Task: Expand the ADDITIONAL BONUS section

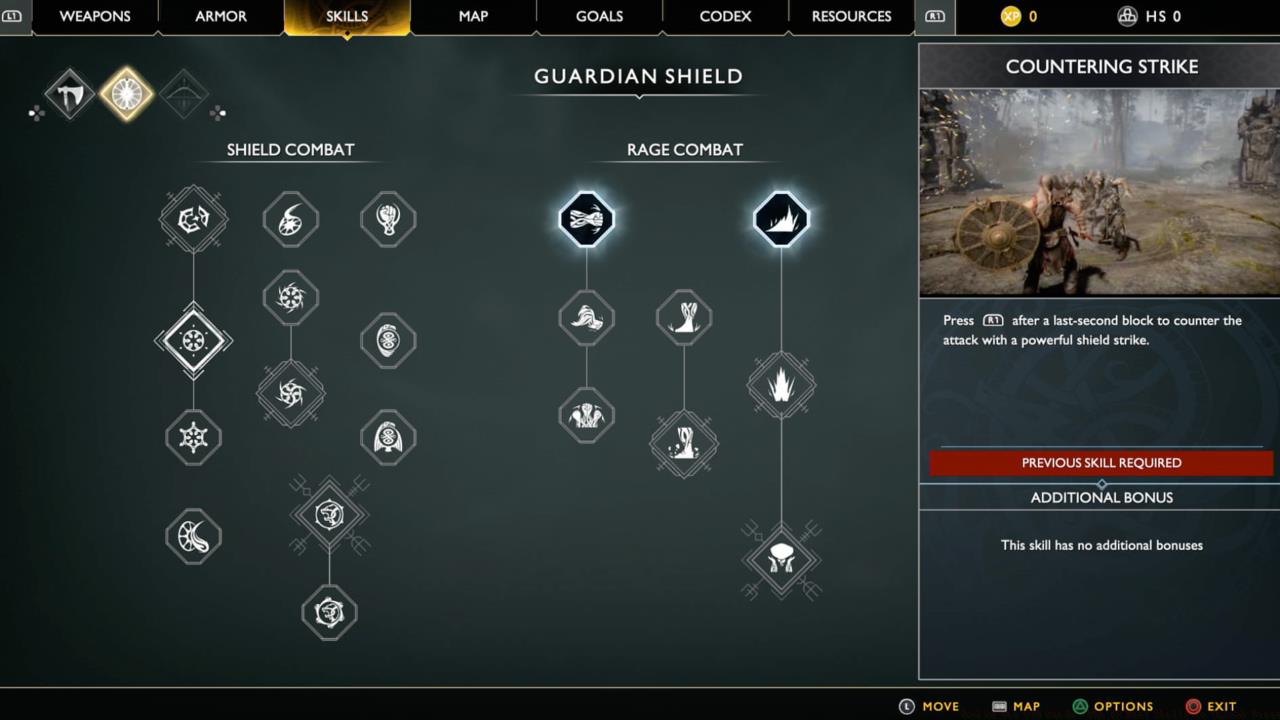Action: 1101,497
